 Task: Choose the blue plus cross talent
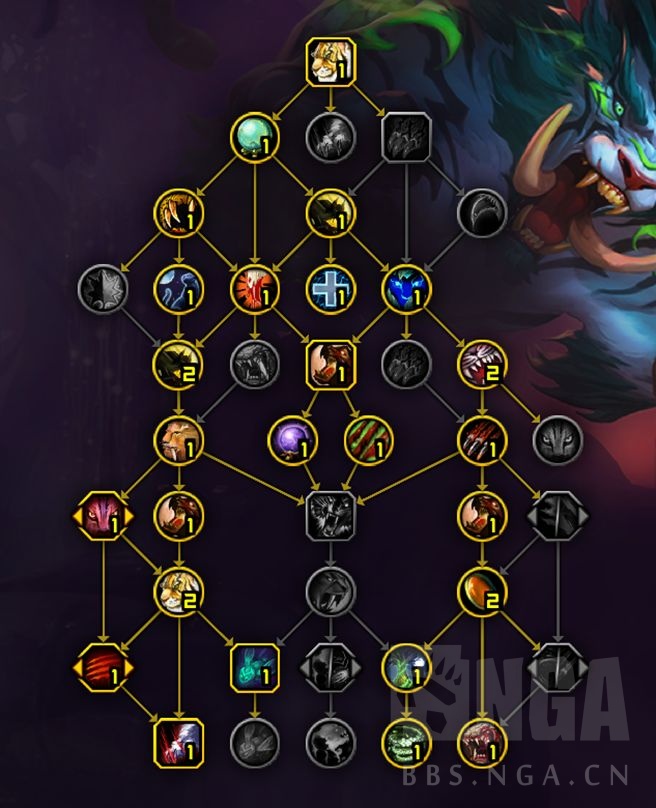click(330, 289)
